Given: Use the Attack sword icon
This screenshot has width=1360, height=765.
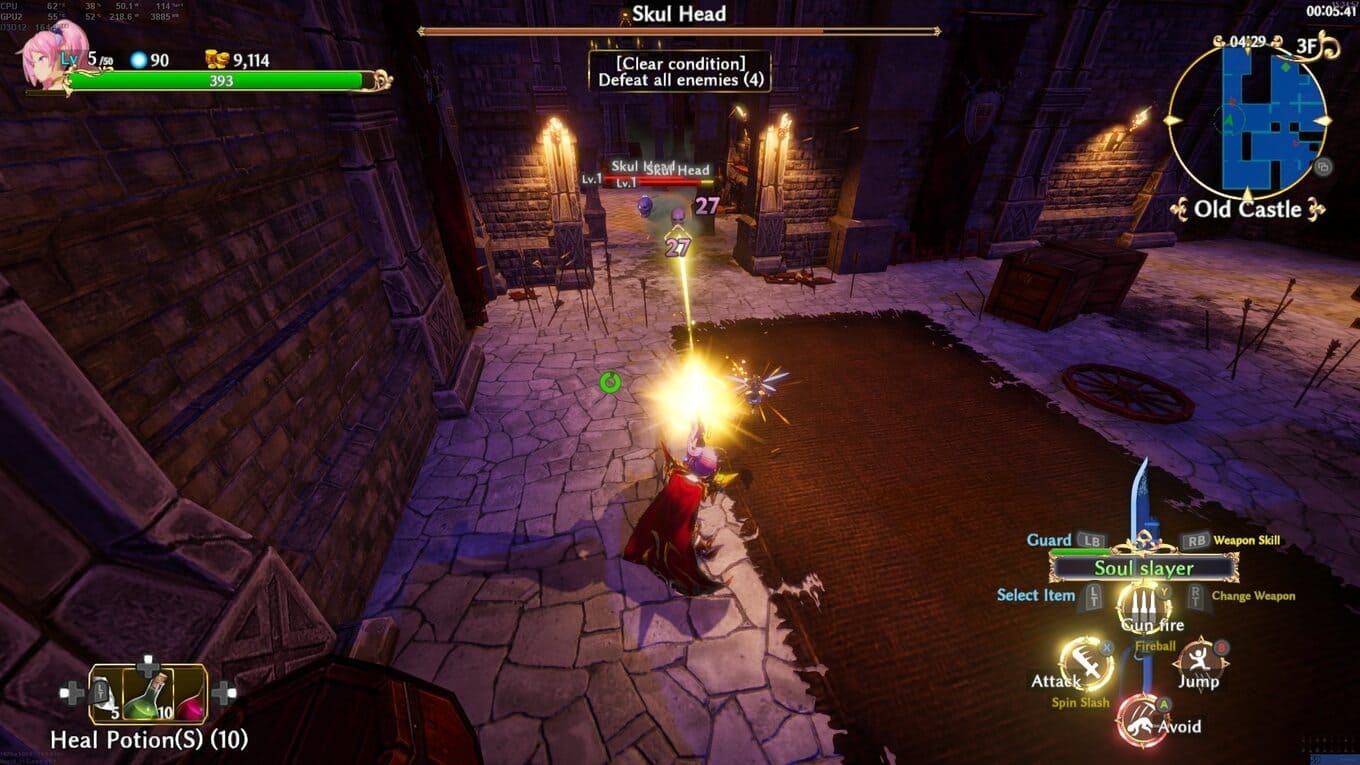Looking at the screenshot, I should pyautogui.click(x=1087, y=662).
